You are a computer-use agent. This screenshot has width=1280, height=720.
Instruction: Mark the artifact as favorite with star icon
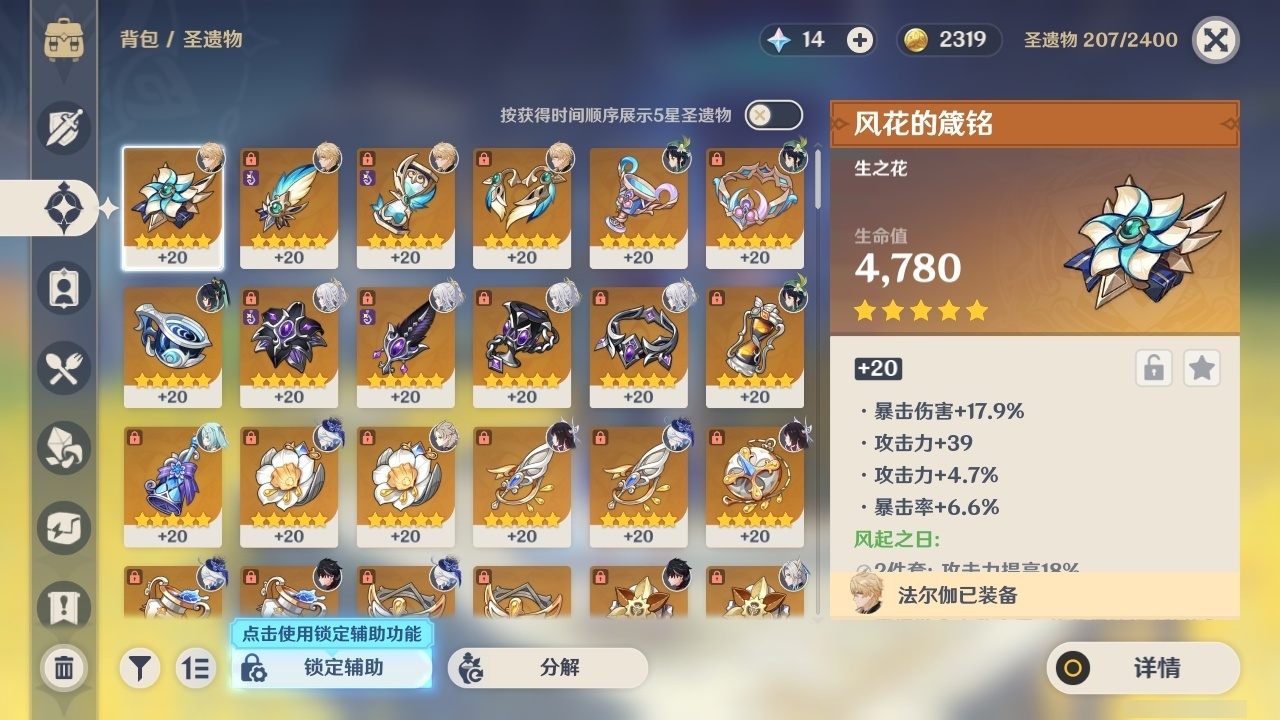tap(1202, 368)
